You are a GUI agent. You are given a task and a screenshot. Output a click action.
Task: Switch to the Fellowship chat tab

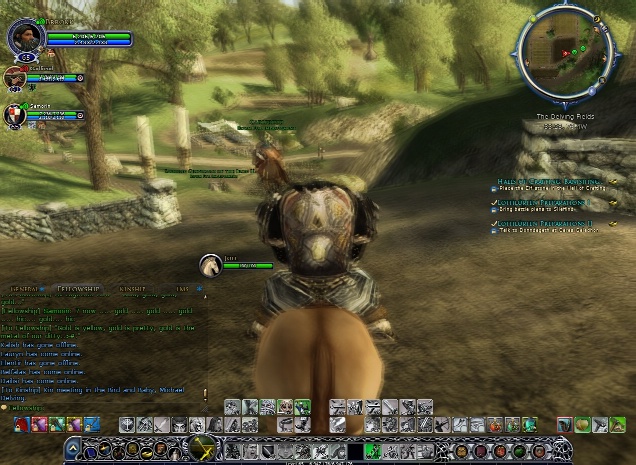(x=77, y=288)
